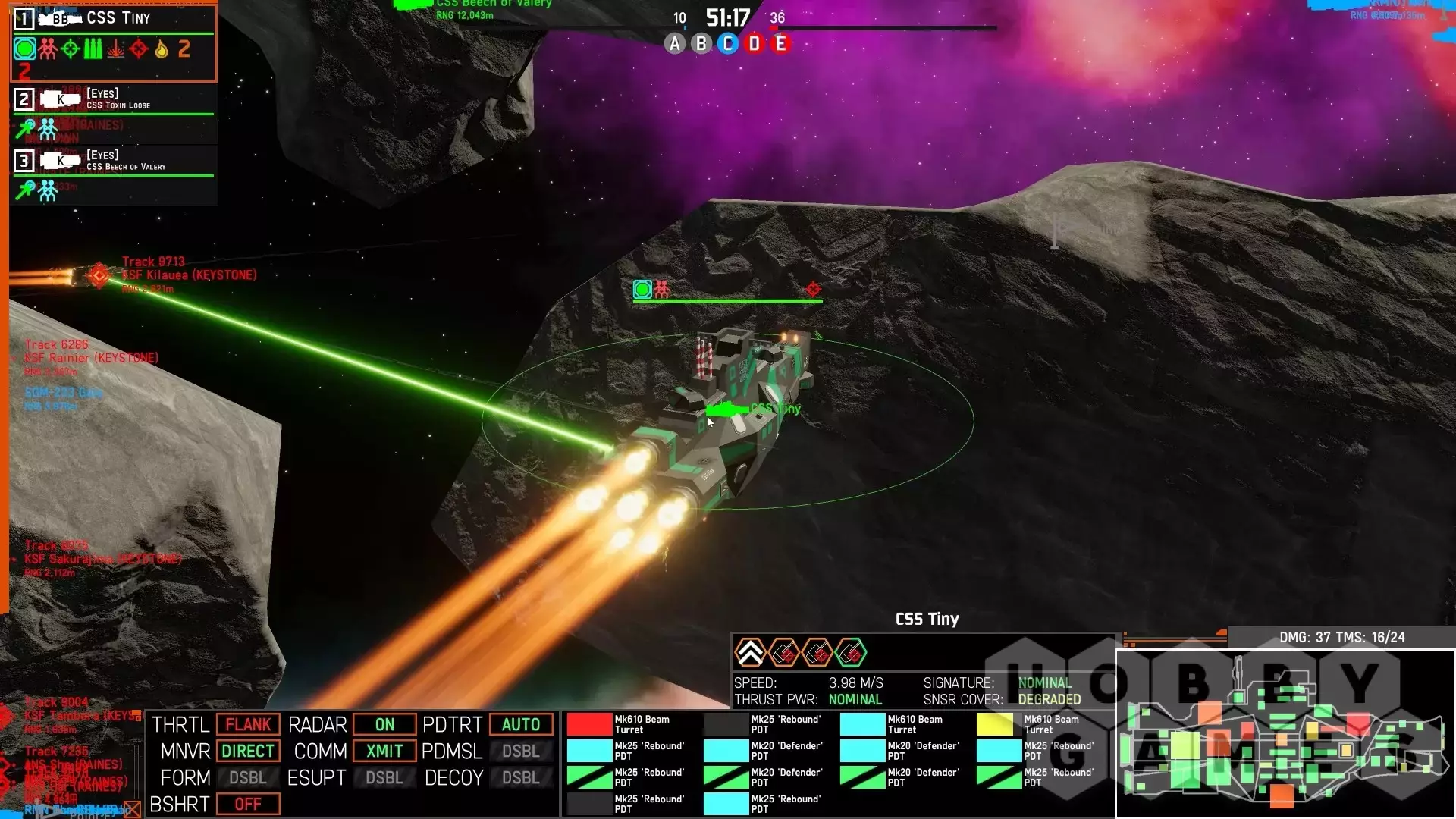Toggle the BSHRT OFF button
The width and height of the screenshot is (1456, 819).
tap(248, 805)
